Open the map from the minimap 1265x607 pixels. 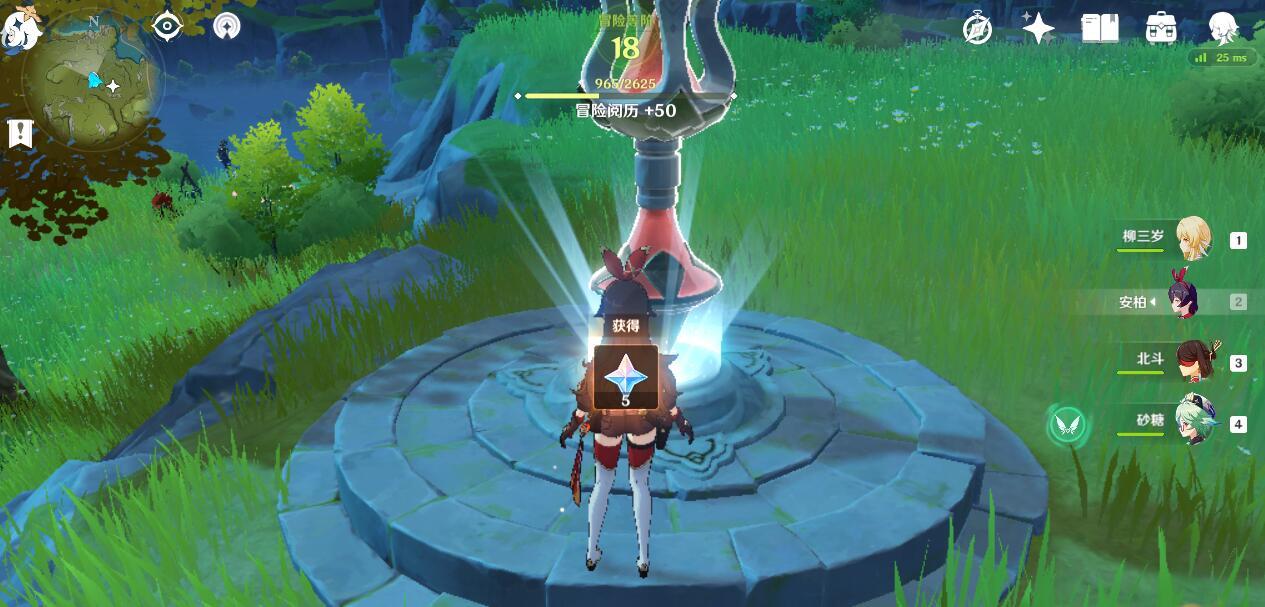click(93, 80)
